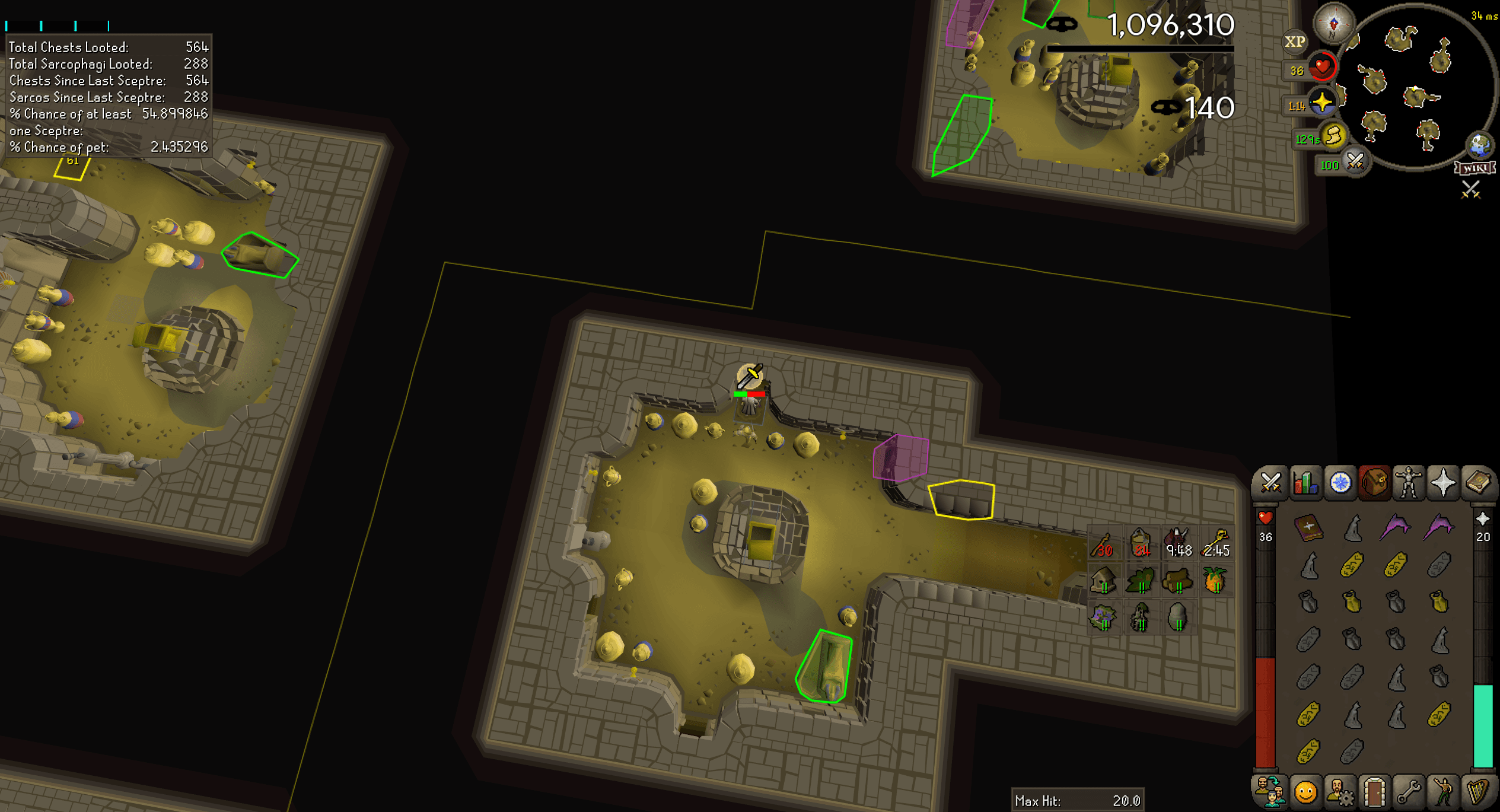Open the Prayer star icon

(x=1443, y=483)
